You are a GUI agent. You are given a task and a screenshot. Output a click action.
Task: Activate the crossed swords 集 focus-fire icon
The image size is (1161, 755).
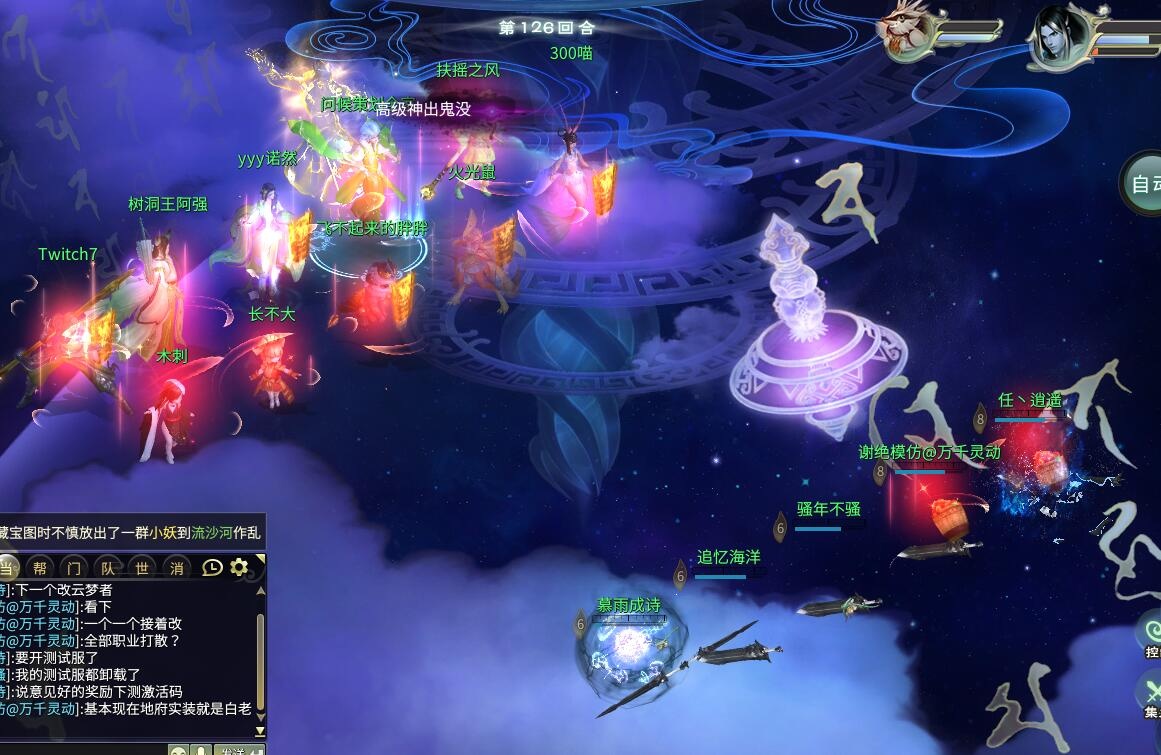[x=1149, y=692]
